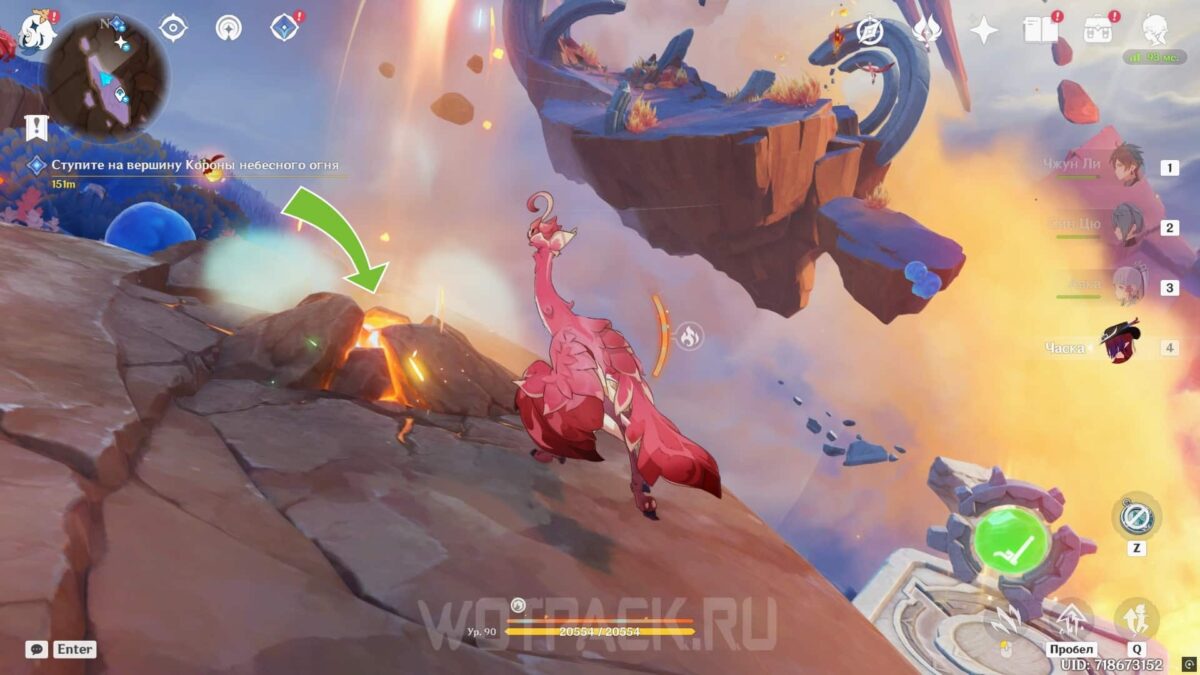Image resolution: width=1200 pixels, height=675 pixels.
Task: Use the compass gadget above the Z key
Action: coord(1137,517)
